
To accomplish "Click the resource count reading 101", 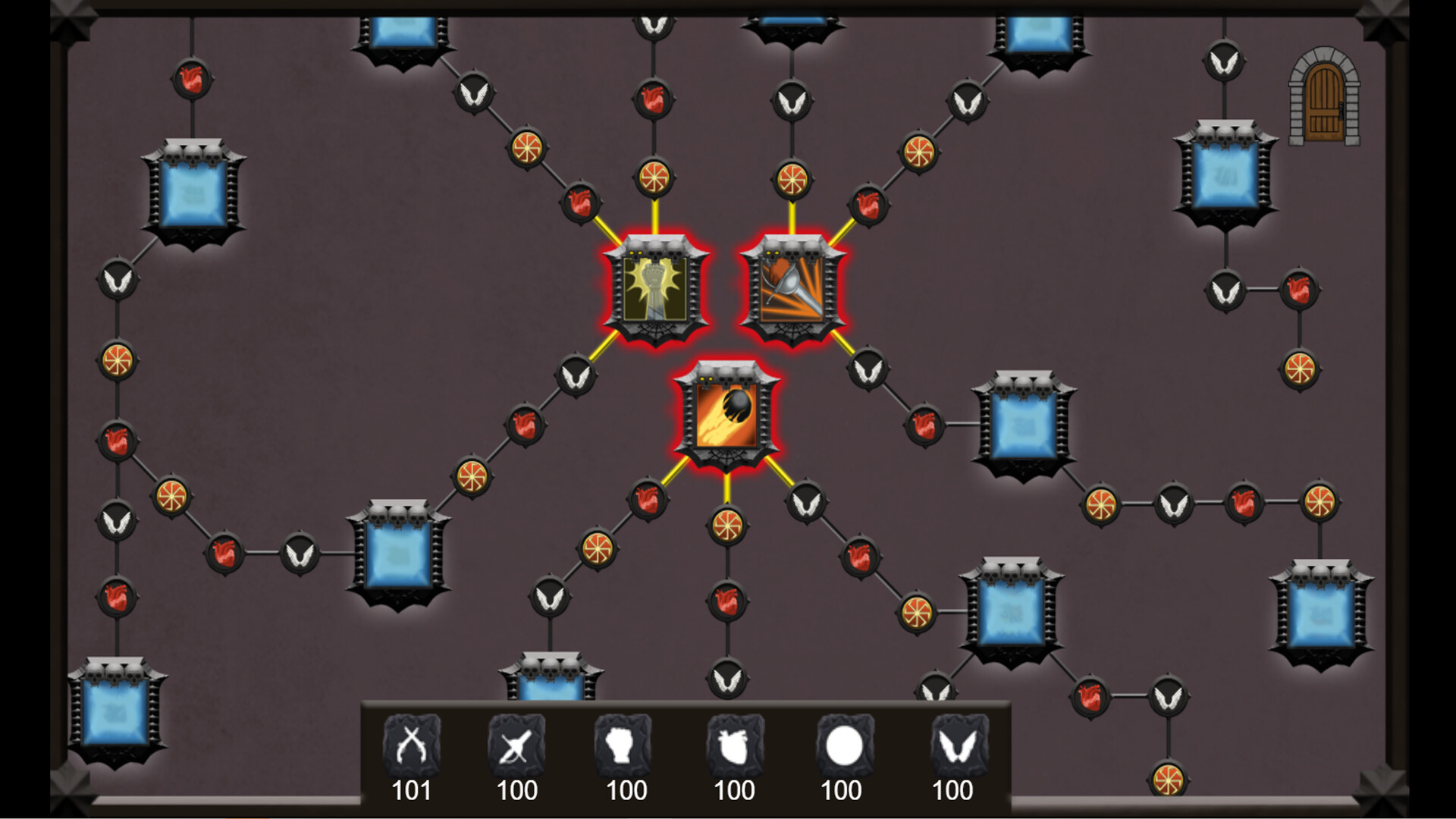I will pos(413,792).
